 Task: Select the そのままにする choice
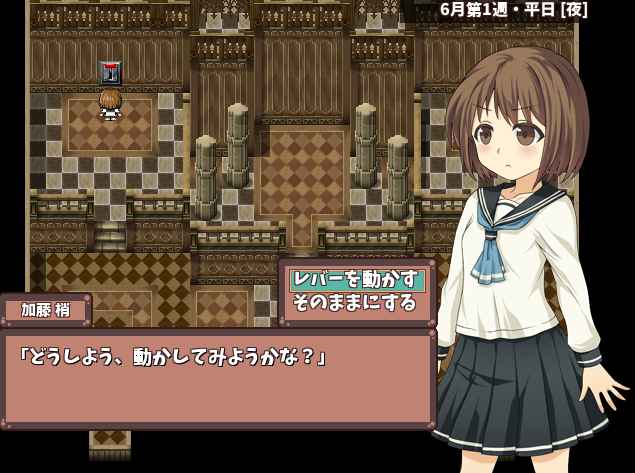coord(354,302)
